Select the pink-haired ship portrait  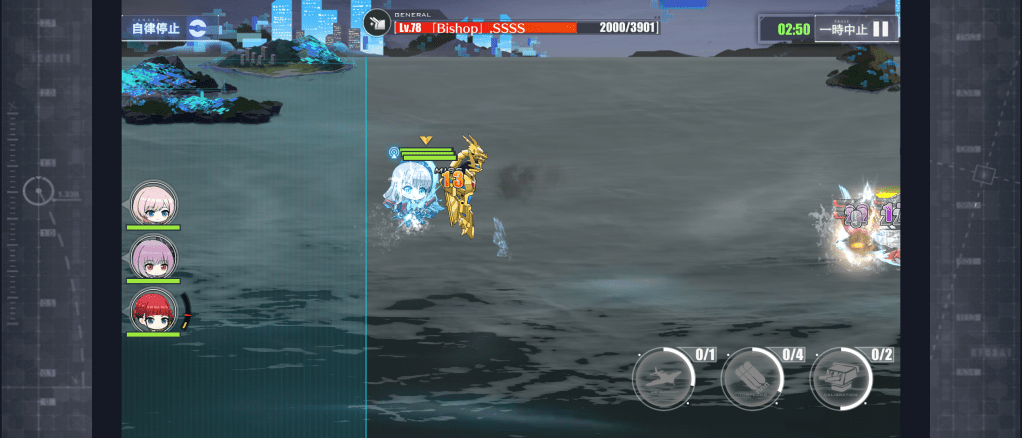(153, 204)
